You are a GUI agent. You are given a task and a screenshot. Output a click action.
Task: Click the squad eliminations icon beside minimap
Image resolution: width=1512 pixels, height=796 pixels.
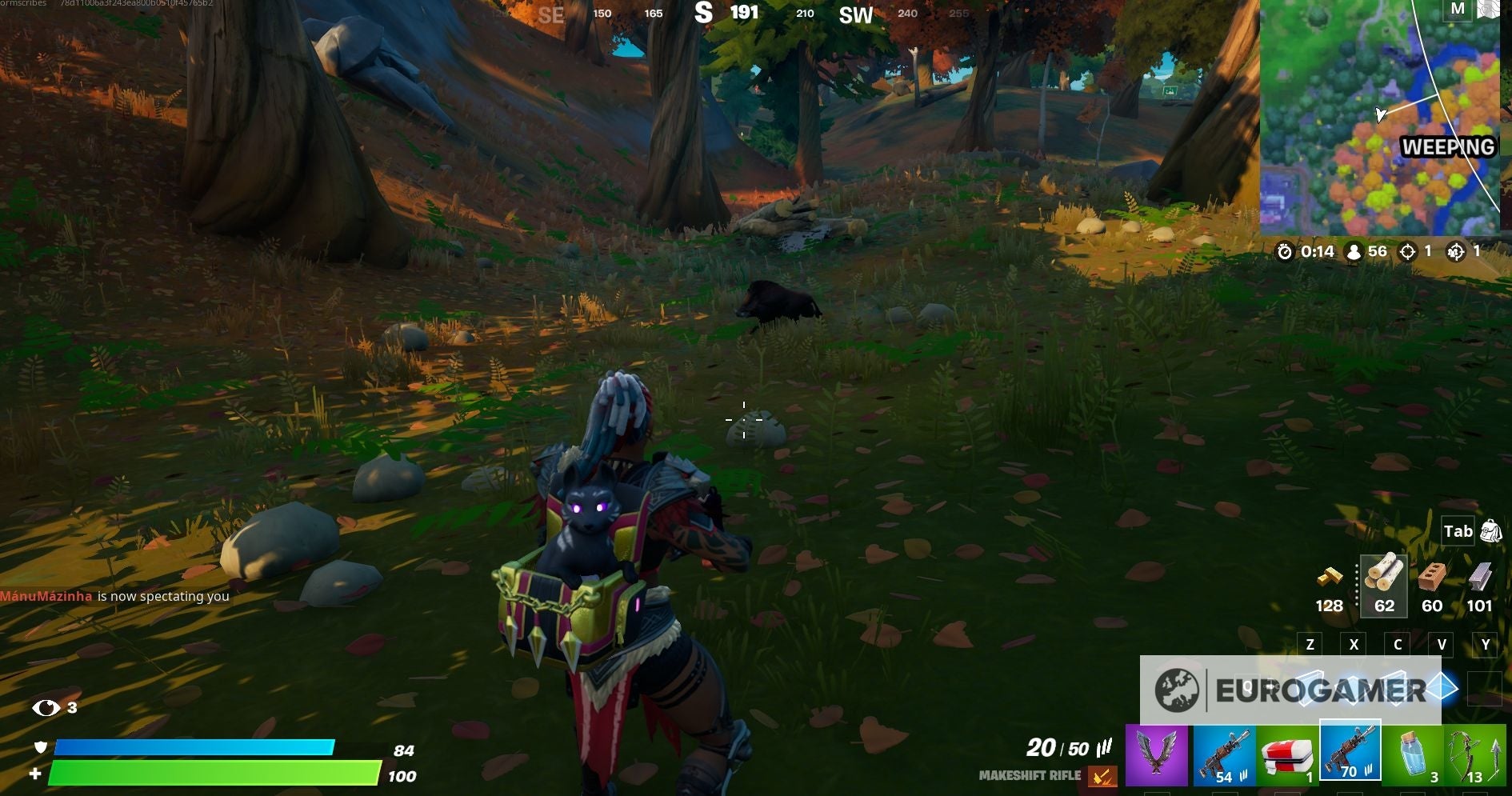tap(1458, 252)
